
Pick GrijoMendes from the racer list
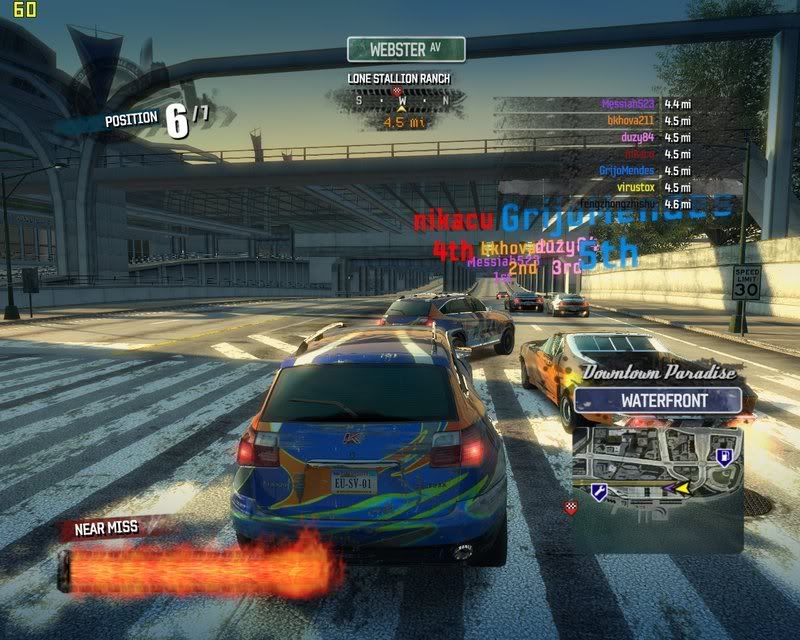pos(627,170)
